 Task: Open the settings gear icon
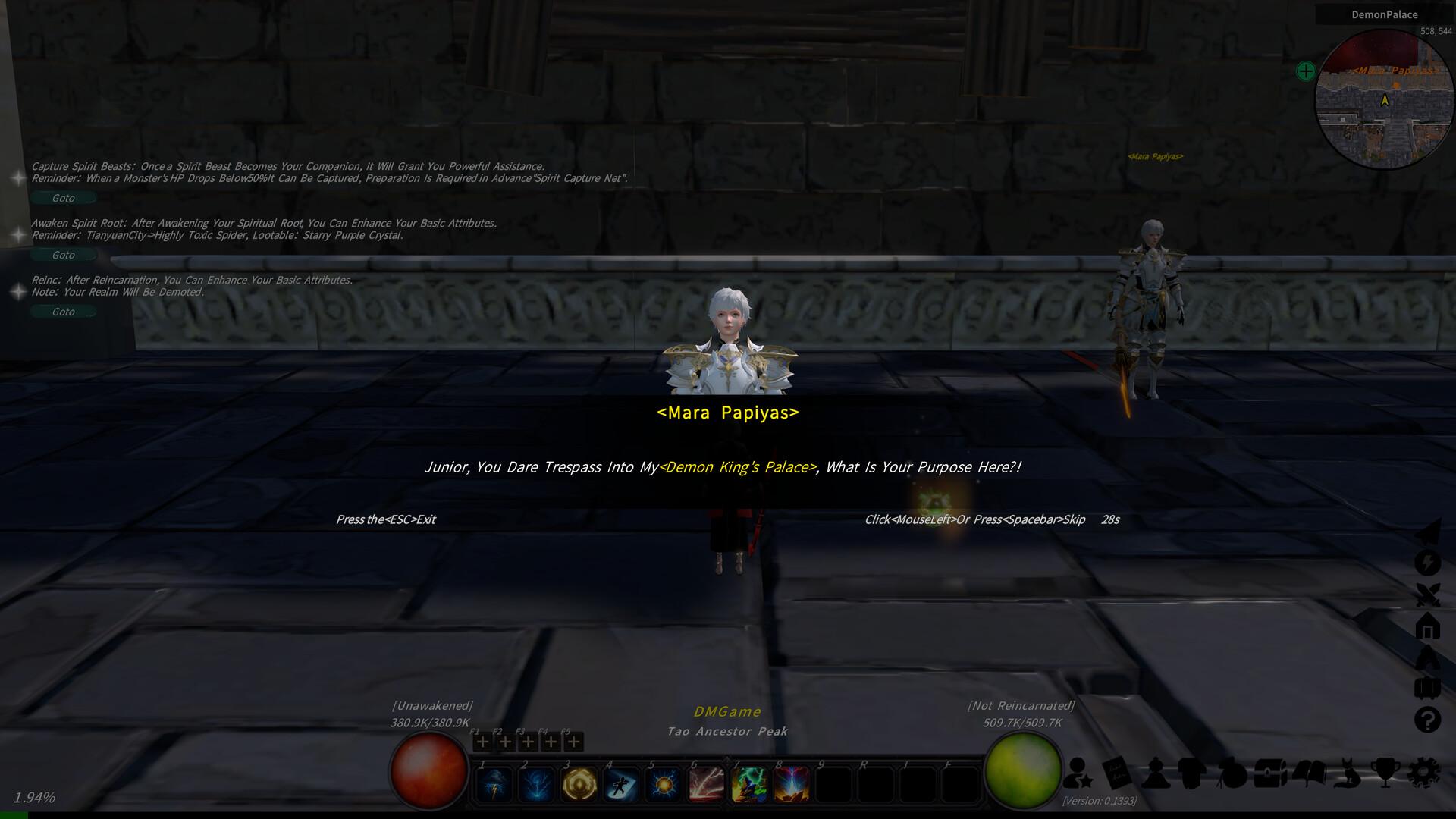point(1423,773)
